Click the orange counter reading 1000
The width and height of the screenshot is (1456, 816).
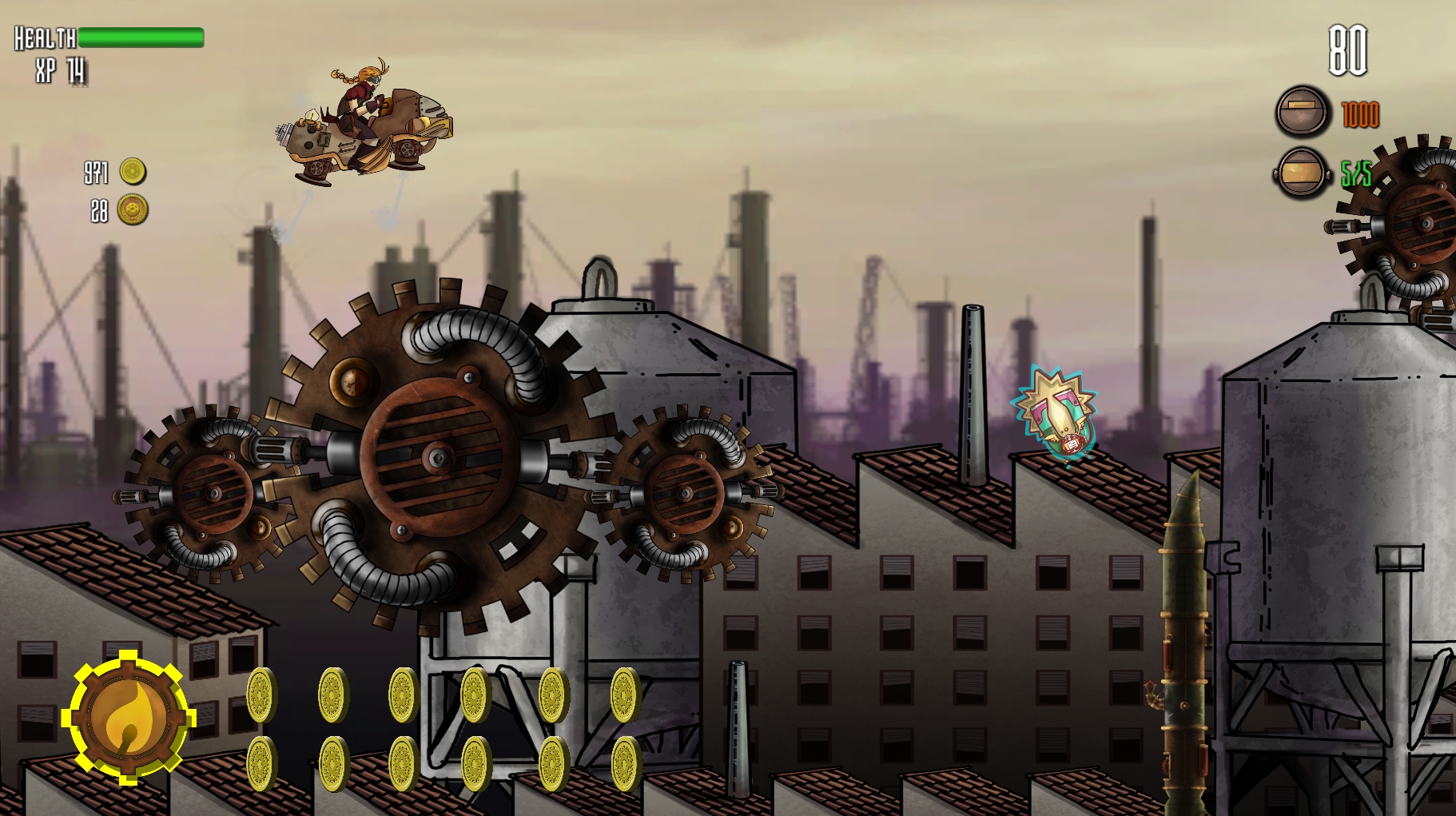[x=1360, y=113]
